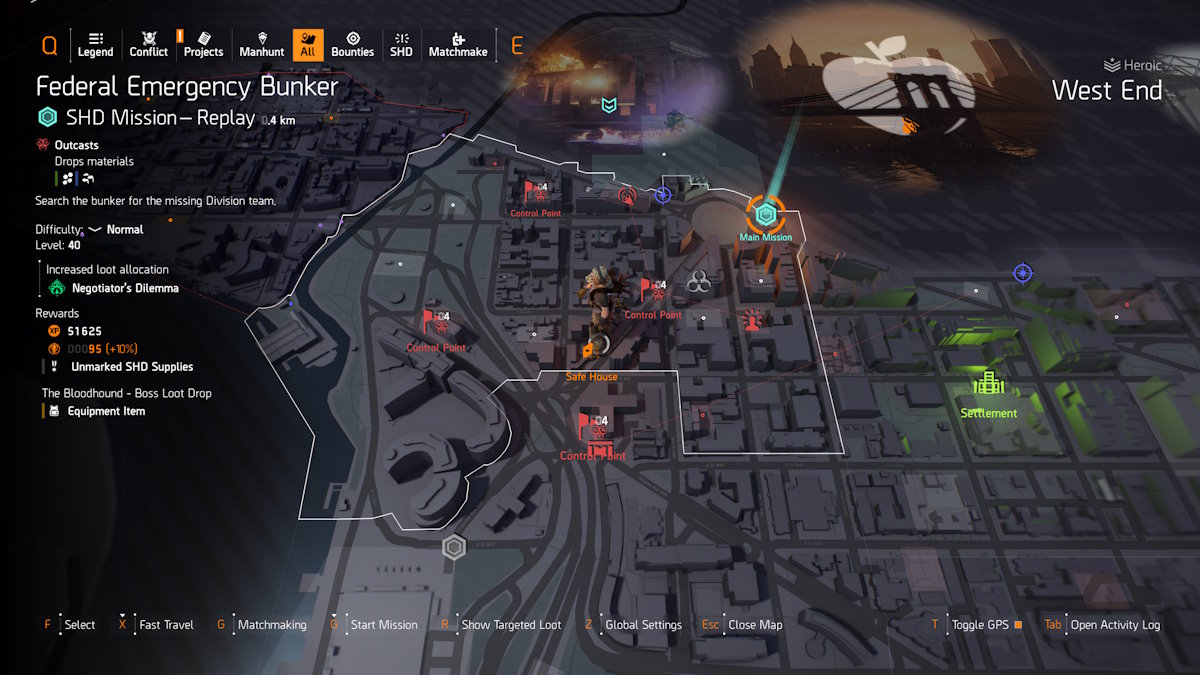Select the All map filter
The image size is (1200, 675).
click(x=307, y=44)
